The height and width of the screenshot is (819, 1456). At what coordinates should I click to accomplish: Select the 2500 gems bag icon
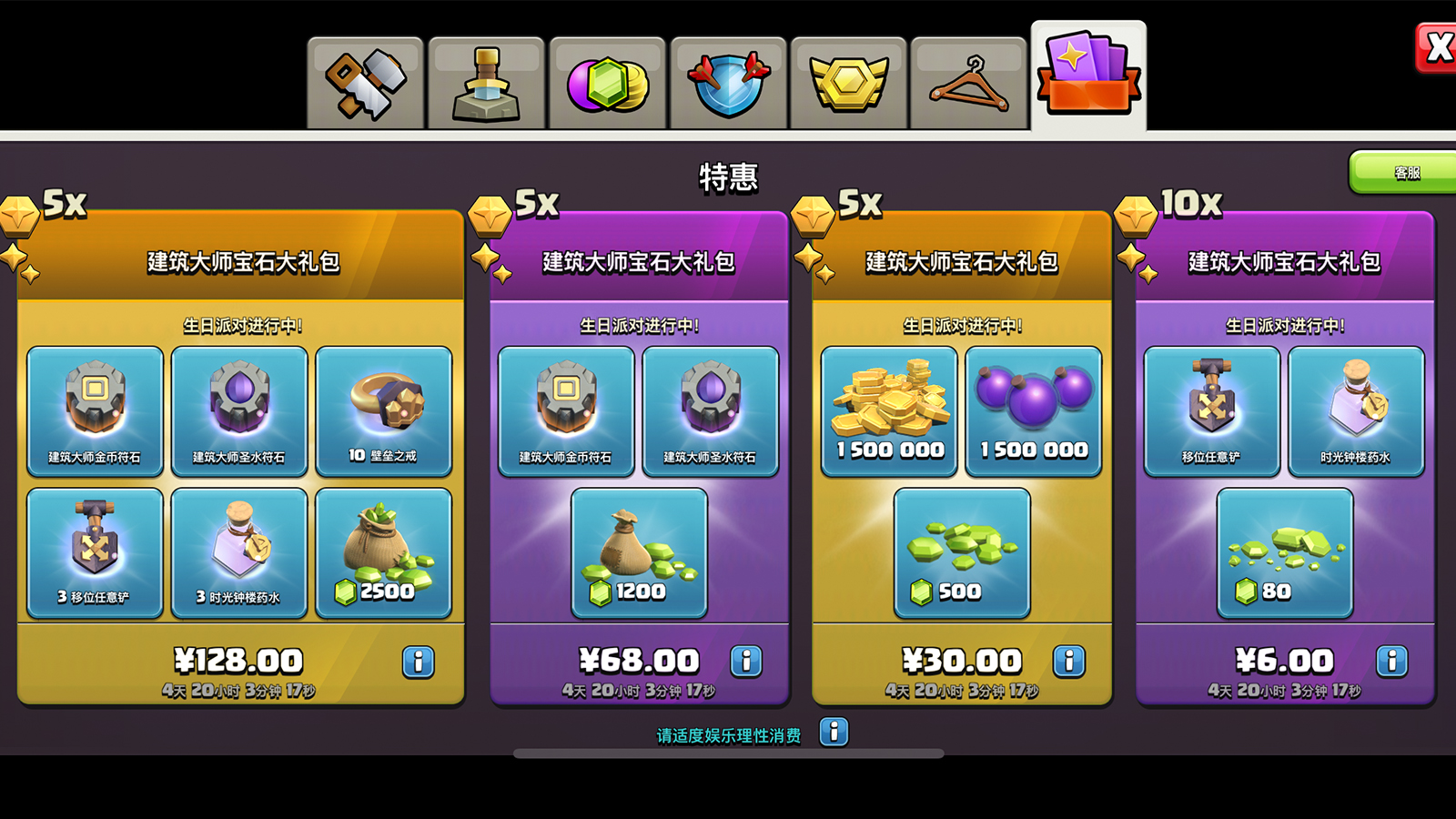tap(385, 551)
